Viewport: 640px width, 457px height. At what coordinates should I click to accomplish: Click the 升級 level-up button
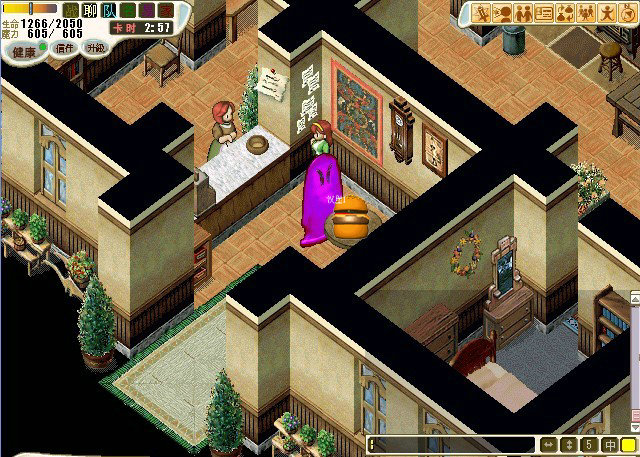[96, 47]
